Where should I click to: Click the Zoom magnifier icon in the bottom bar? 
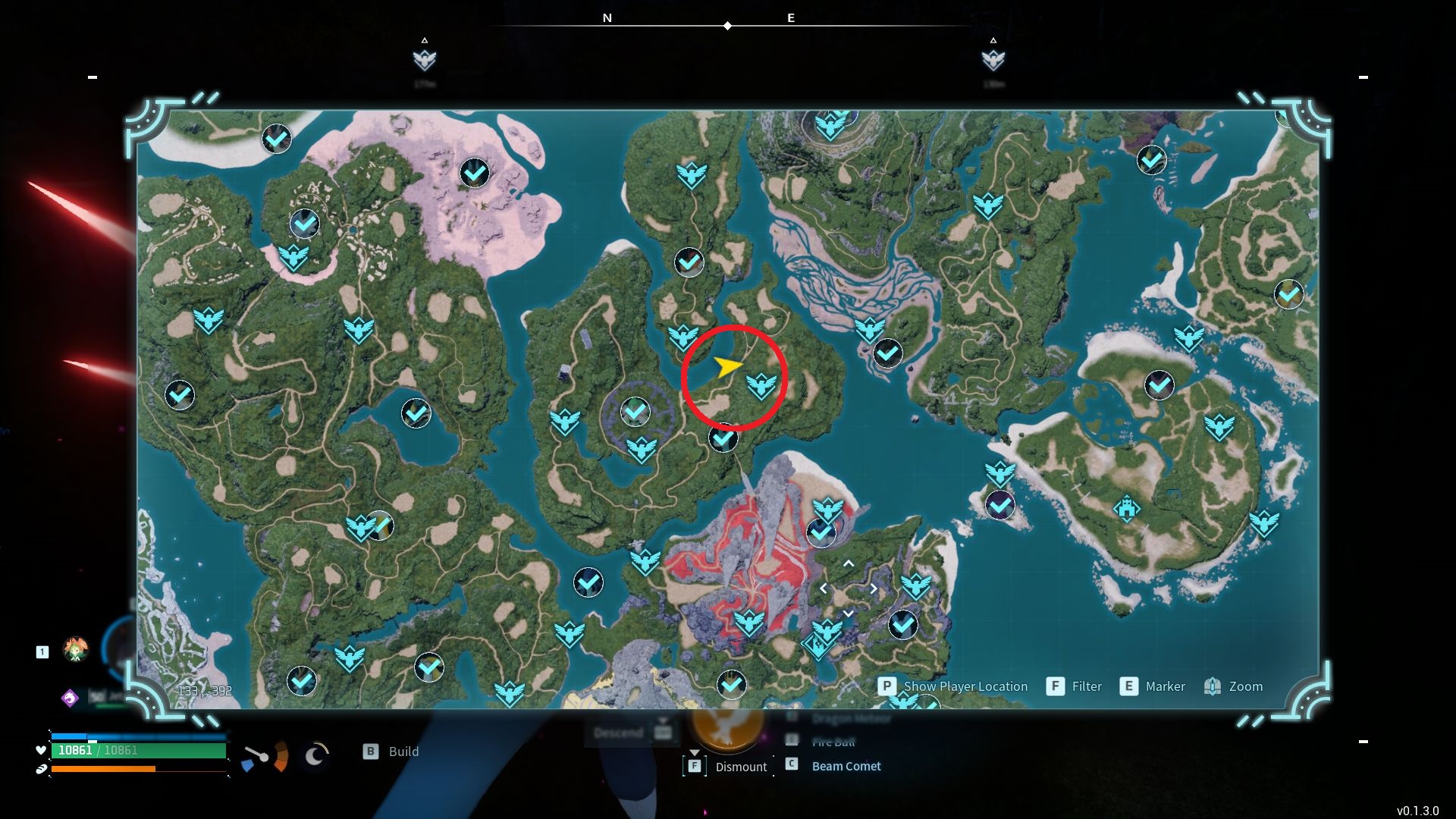(1214, 686)
